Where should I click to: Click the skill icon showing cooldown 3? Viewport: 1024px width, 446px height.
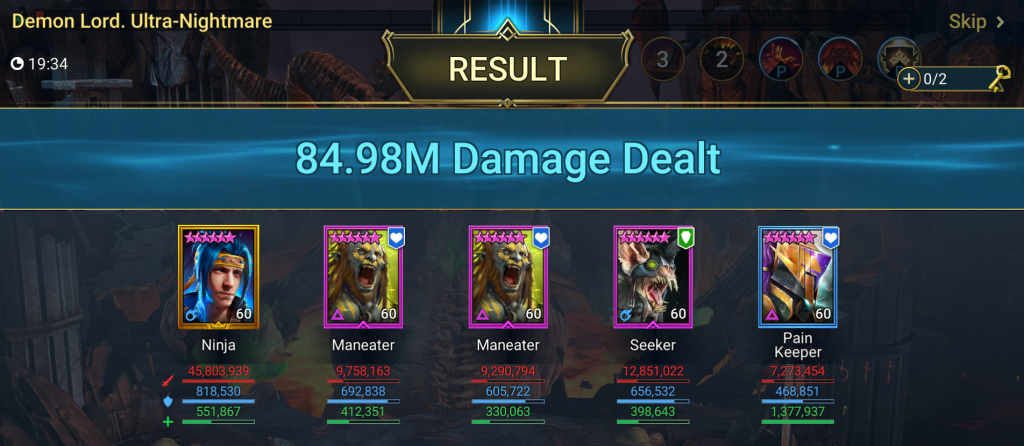click(x=662, y=59)
